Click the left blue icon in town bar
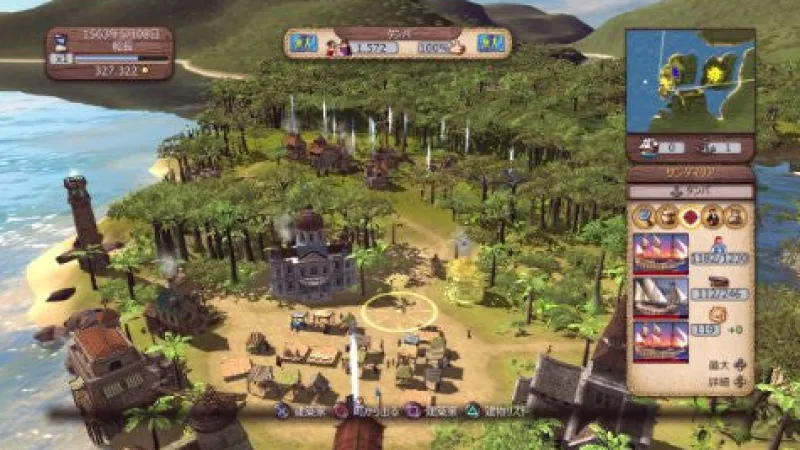 pyautogui.click(x=304, y=44)
